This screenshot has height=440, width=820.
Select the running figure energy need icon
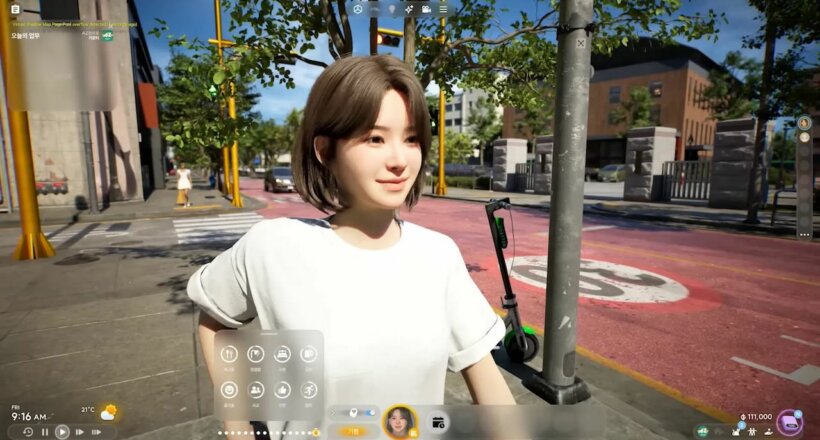pyautogui.click(x=308, y=390)
